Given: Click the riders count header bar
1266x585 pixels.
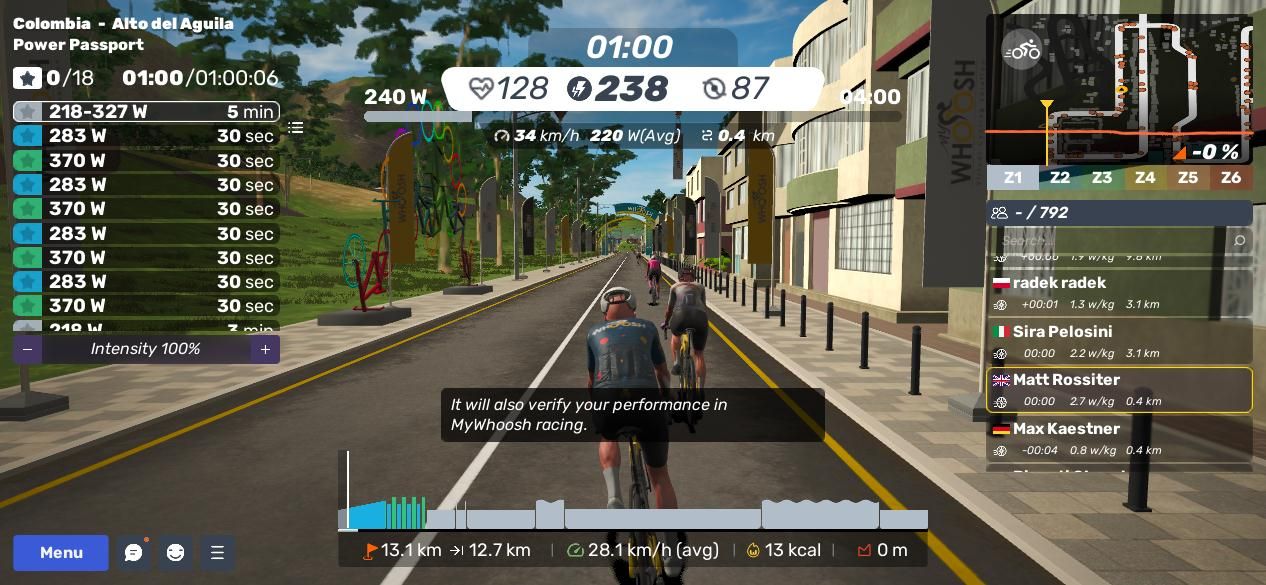Looking at the screenshot, I should click(1119, 213).
